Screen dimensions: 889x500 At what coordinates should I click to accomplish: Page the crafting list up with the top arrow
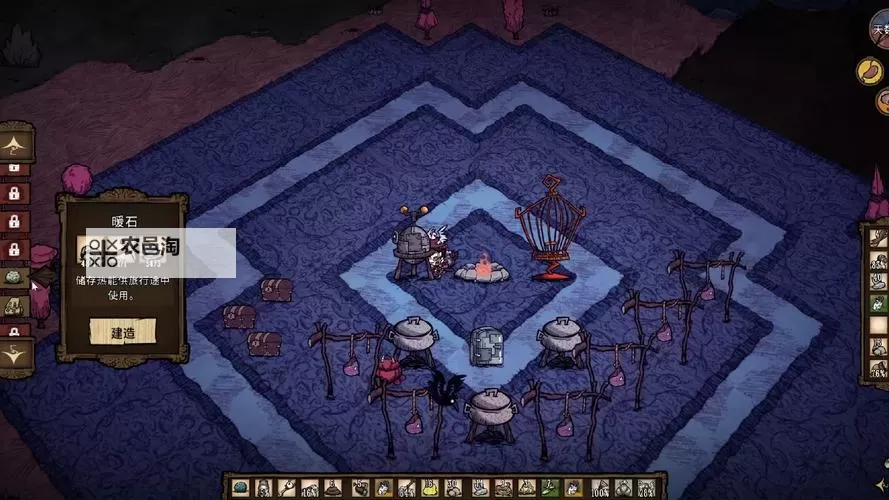tap(15, 144)
